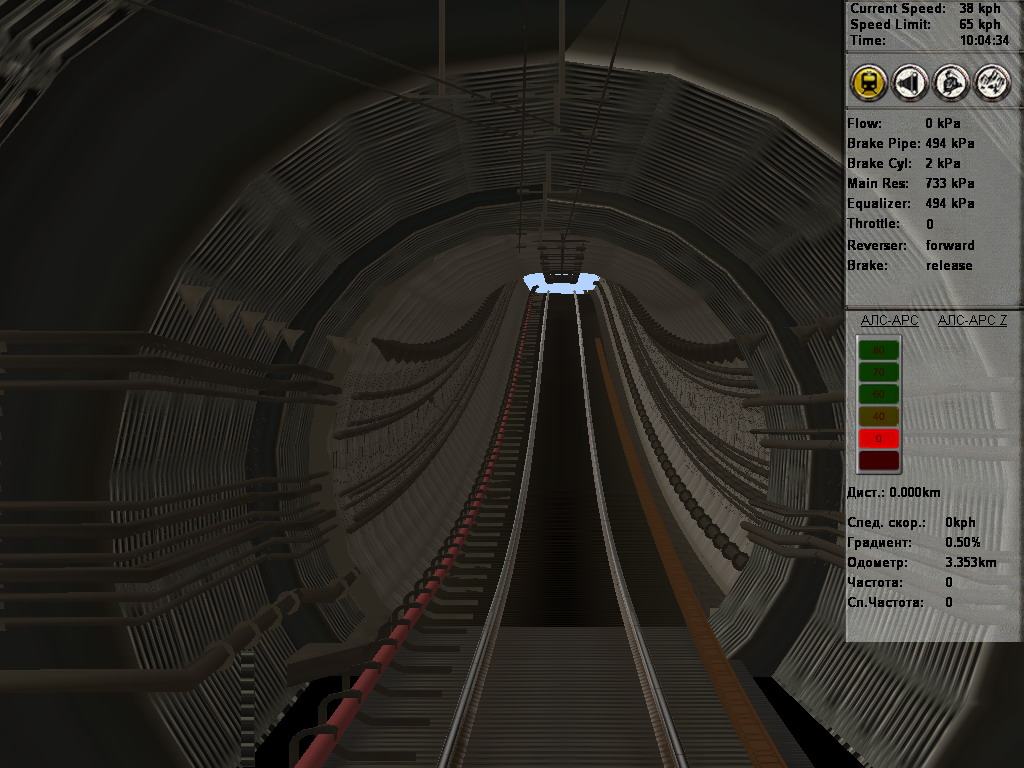Sound the horn using the horn icon

[909, 83]
